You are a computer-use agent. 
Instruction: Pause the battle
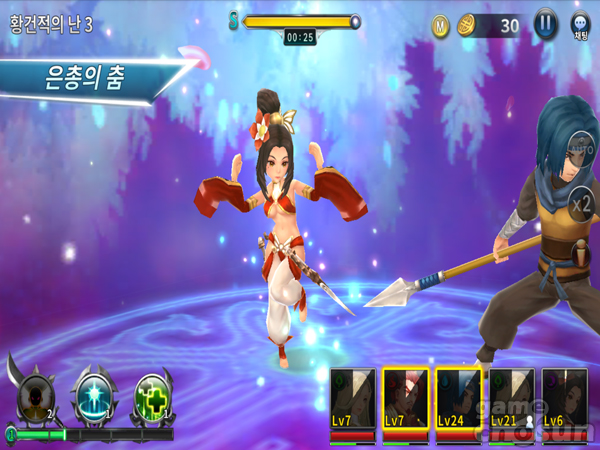[545, 25]
